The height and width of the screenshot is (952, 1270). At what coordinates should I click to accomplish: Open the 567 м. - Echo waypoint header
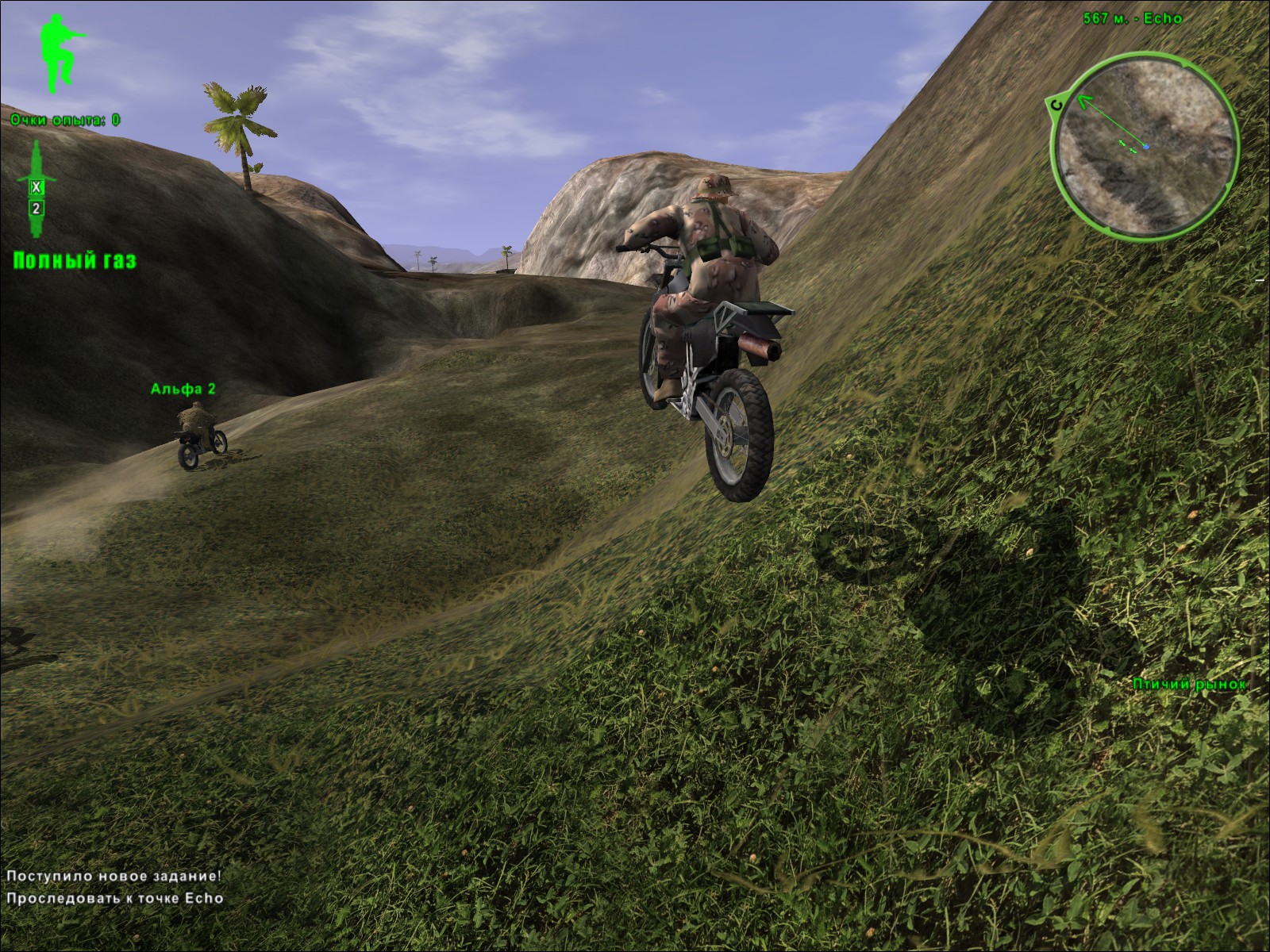click(x=1130, y=19)
